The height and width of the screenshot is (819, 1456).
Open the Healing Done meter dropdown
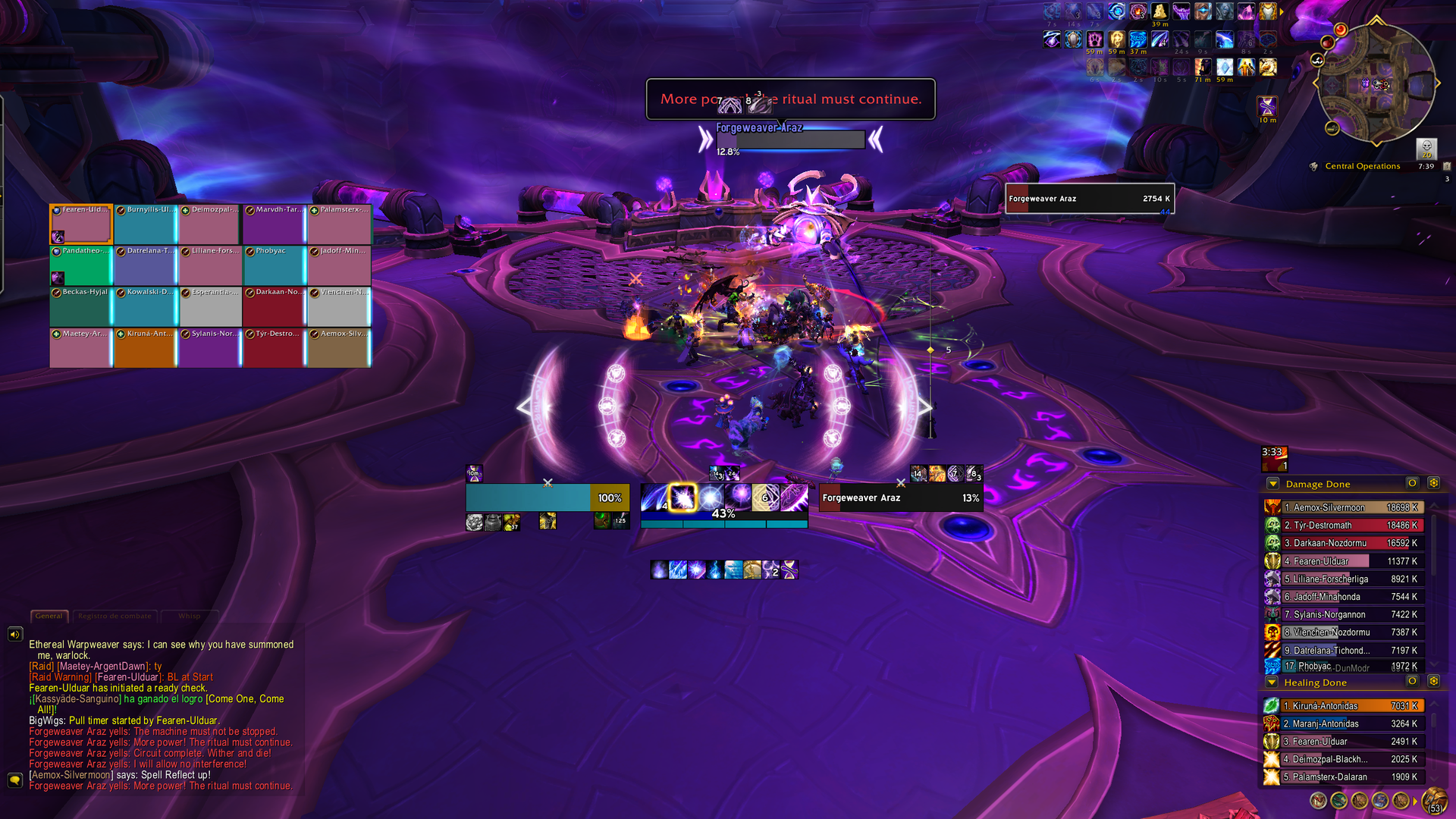(1272, 682)
